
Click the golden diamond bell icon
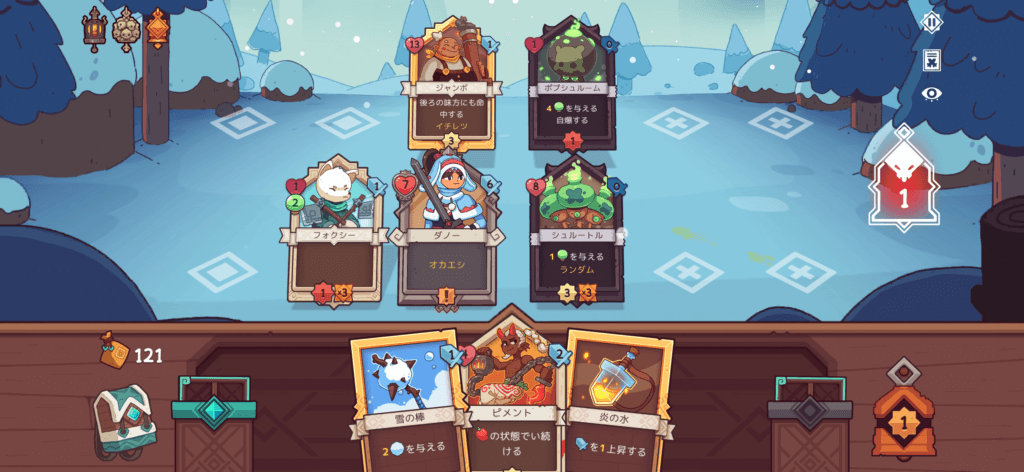coord(157,28)
